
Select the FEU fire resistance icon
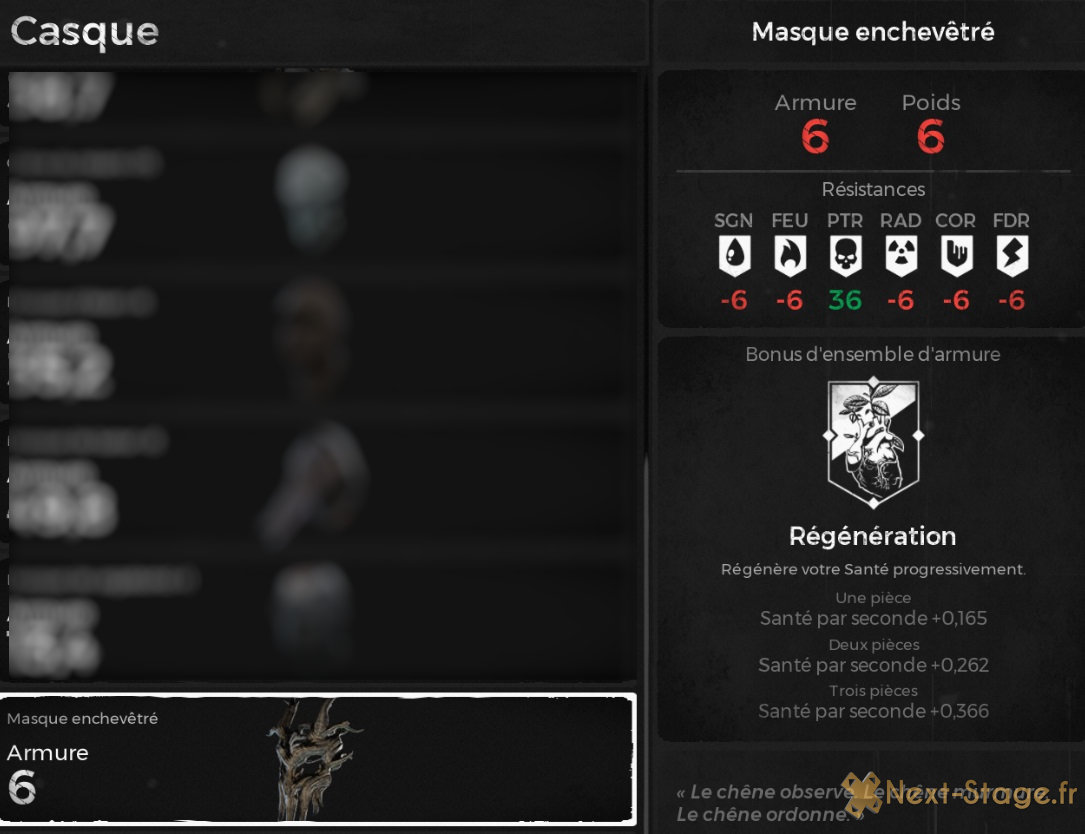(789, 257)
